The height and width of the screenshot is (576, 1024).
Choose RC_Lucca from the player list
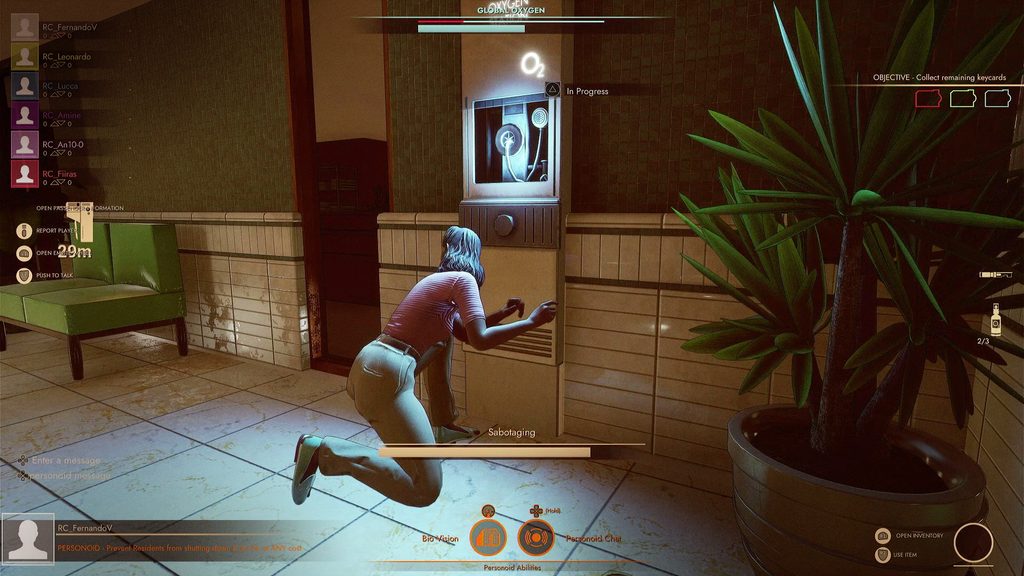coord(25,86)
